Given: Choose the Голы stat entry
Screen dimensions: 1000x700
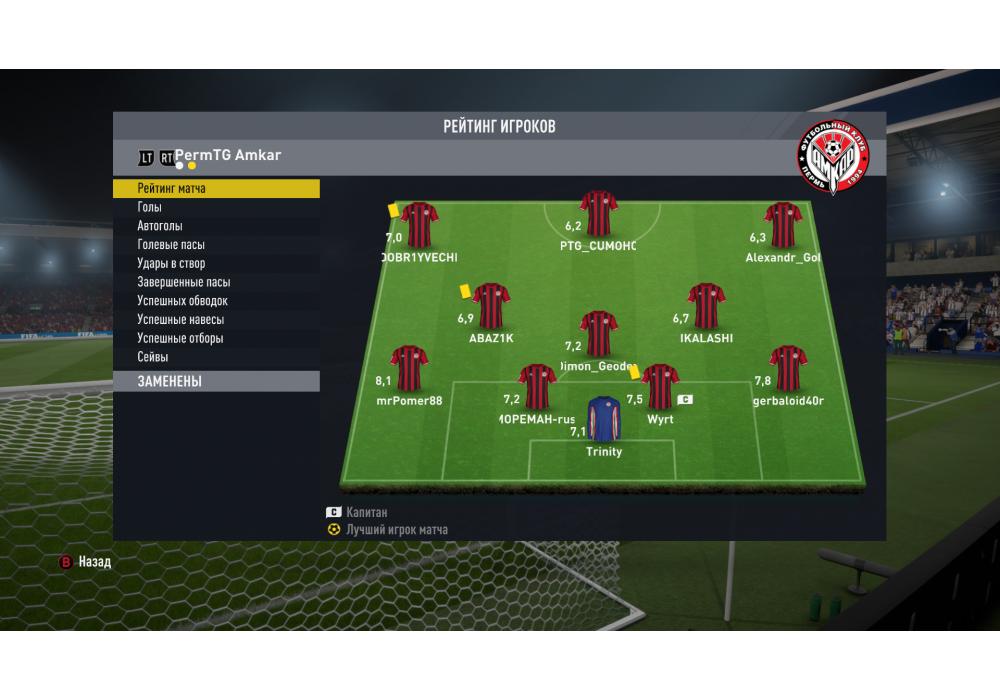Looking at the screenshot, I should click(x=216, y=207).
